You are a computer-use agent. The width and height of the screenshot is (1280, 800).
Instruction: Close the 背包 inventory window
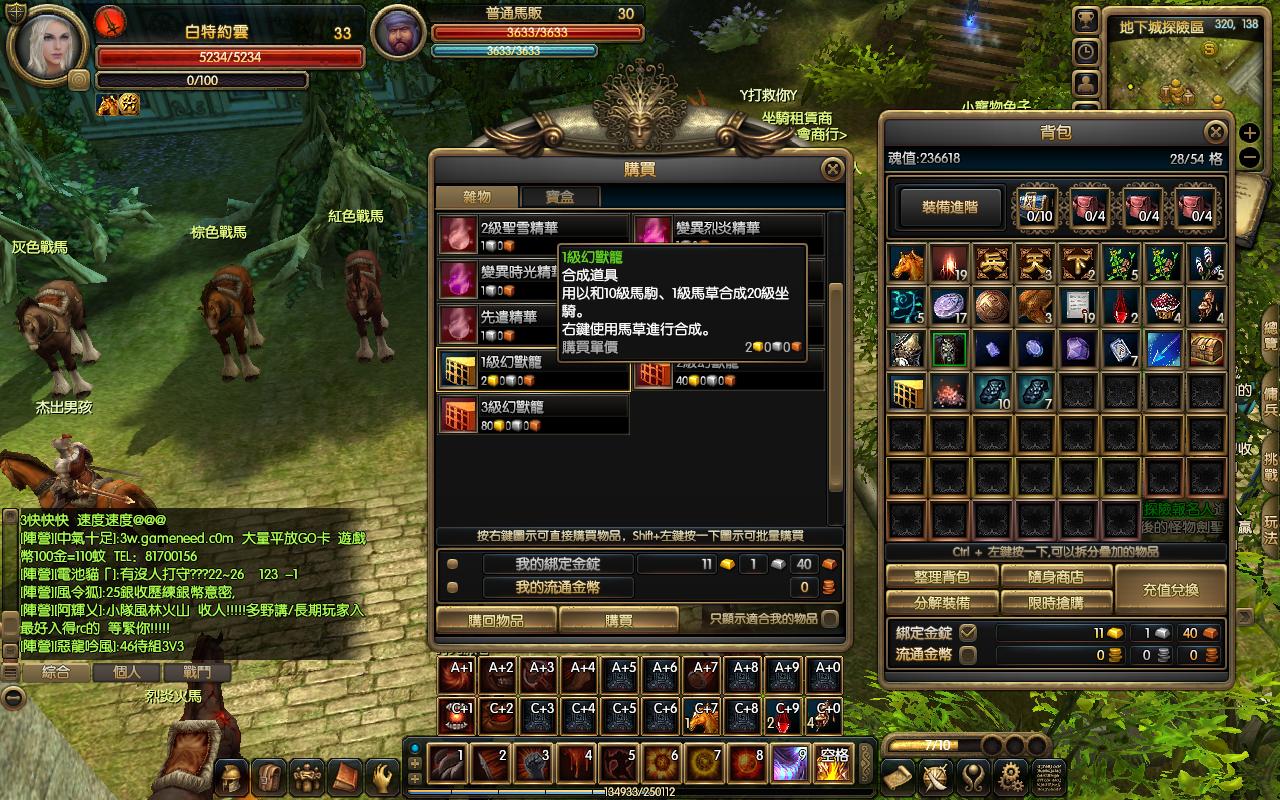click(1215, 132)
